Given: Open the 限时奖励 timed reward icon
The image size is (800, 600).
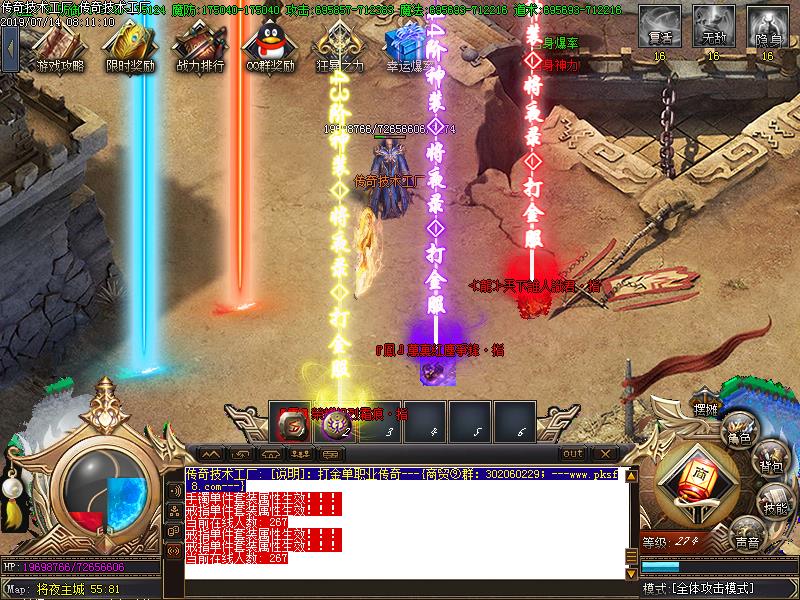Looking at the screenshot, I should point(129,44).
